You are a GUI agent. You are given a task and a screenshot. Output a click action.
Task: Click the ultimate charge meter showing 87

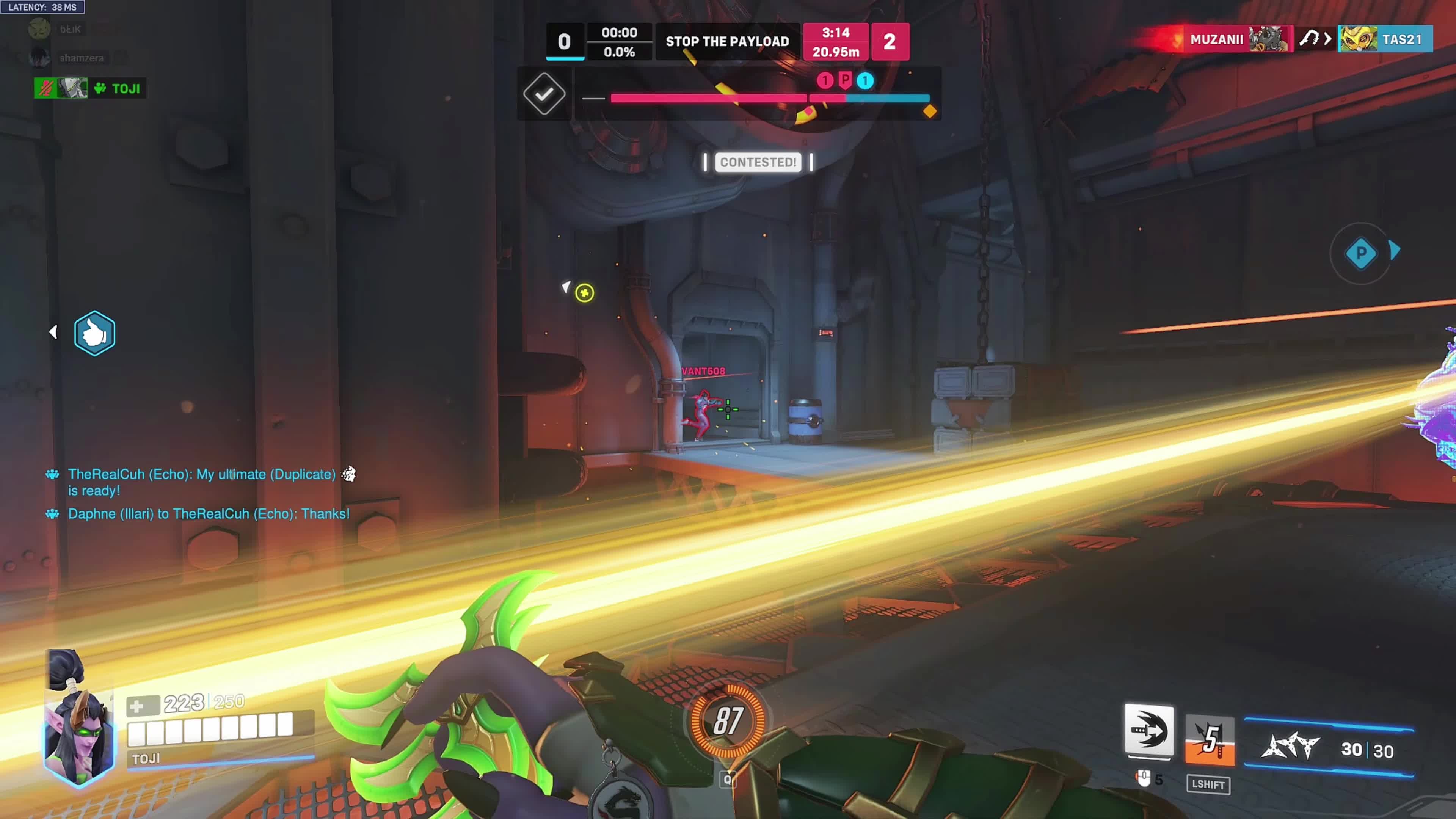coord(728,721)
